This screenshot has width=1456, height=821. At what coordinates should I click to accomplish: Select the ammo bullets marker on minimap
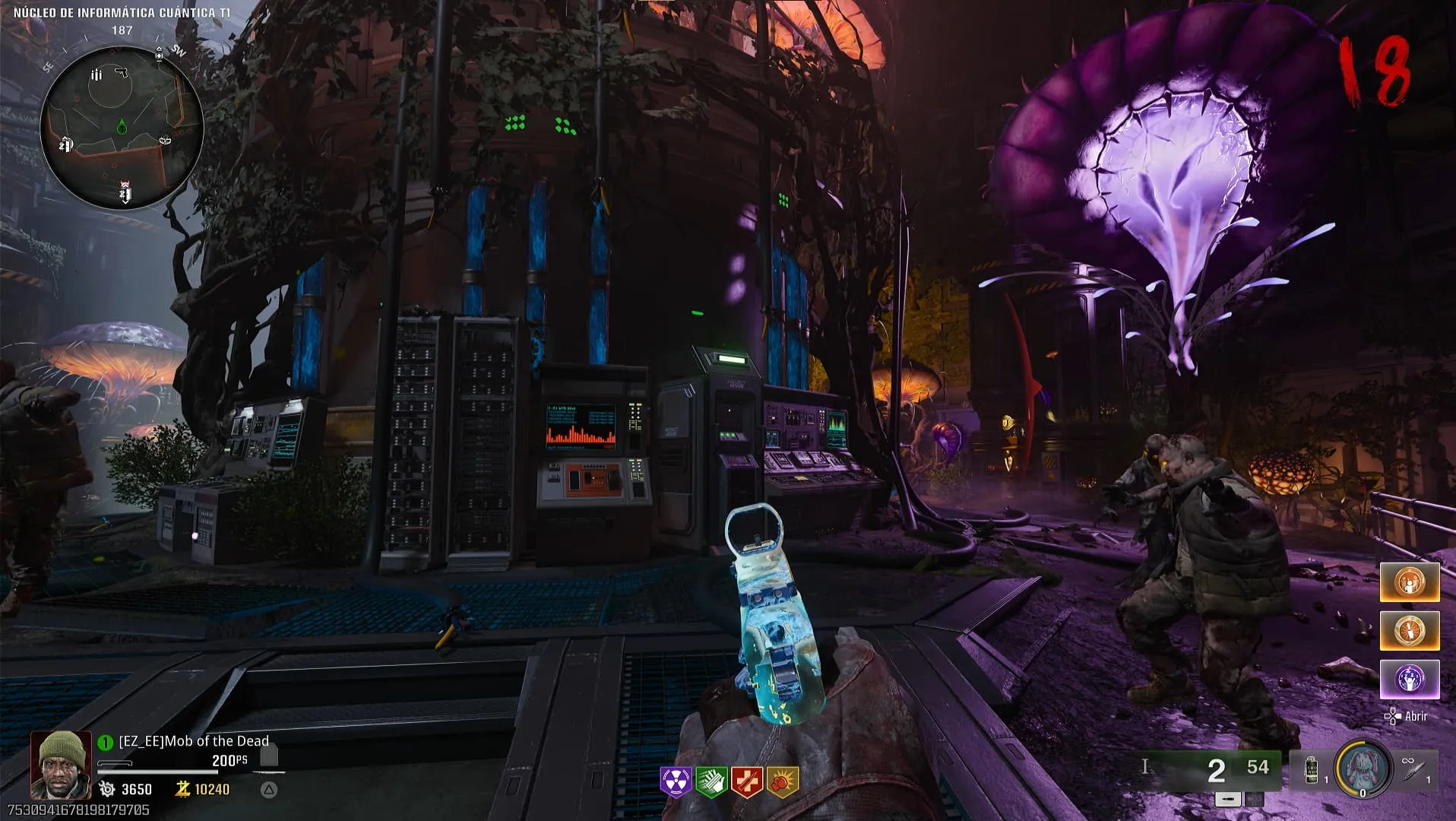[x=97, y=74]
